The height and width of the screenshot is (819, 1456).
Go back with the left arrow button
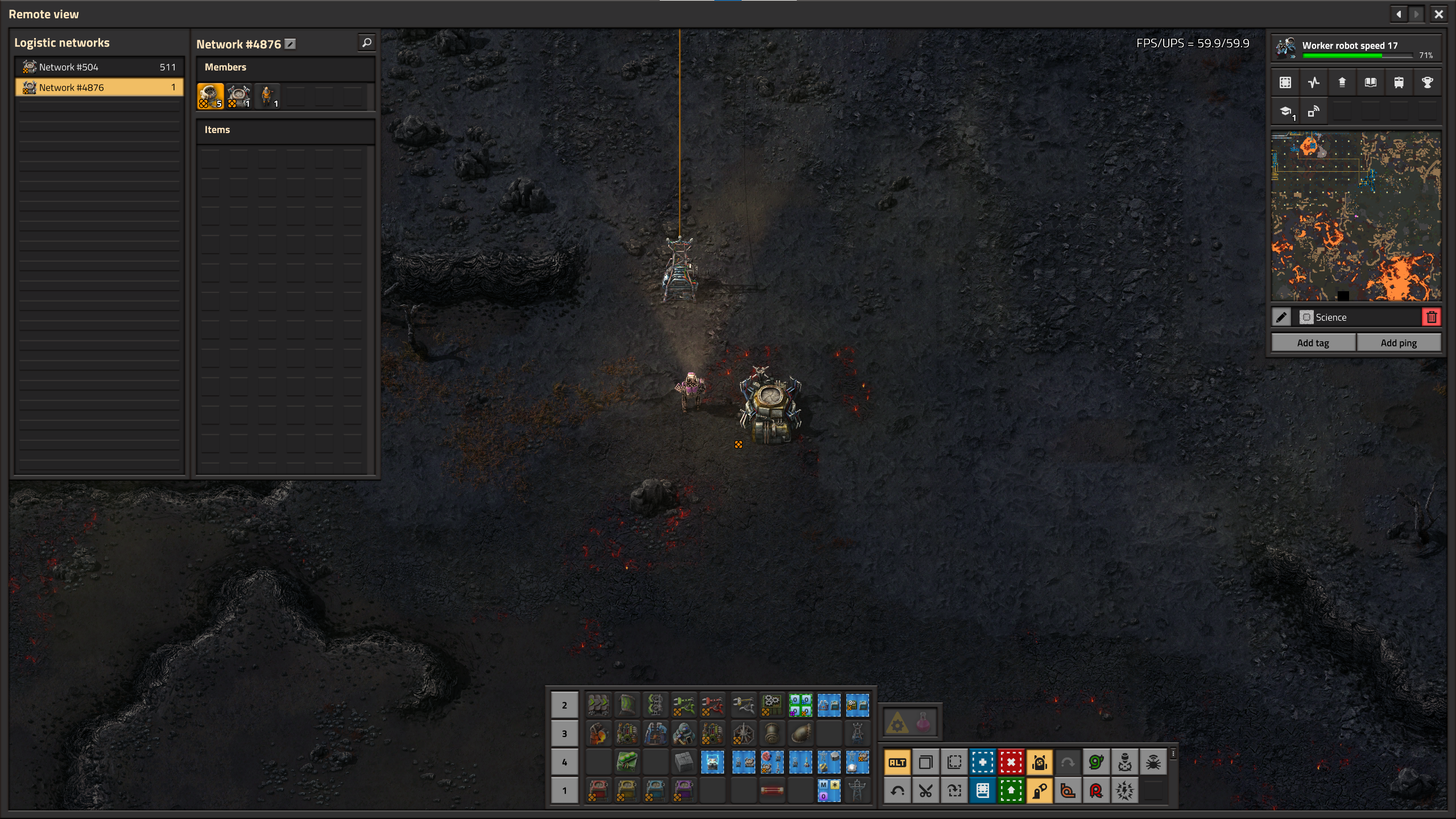pos(1399,14)
